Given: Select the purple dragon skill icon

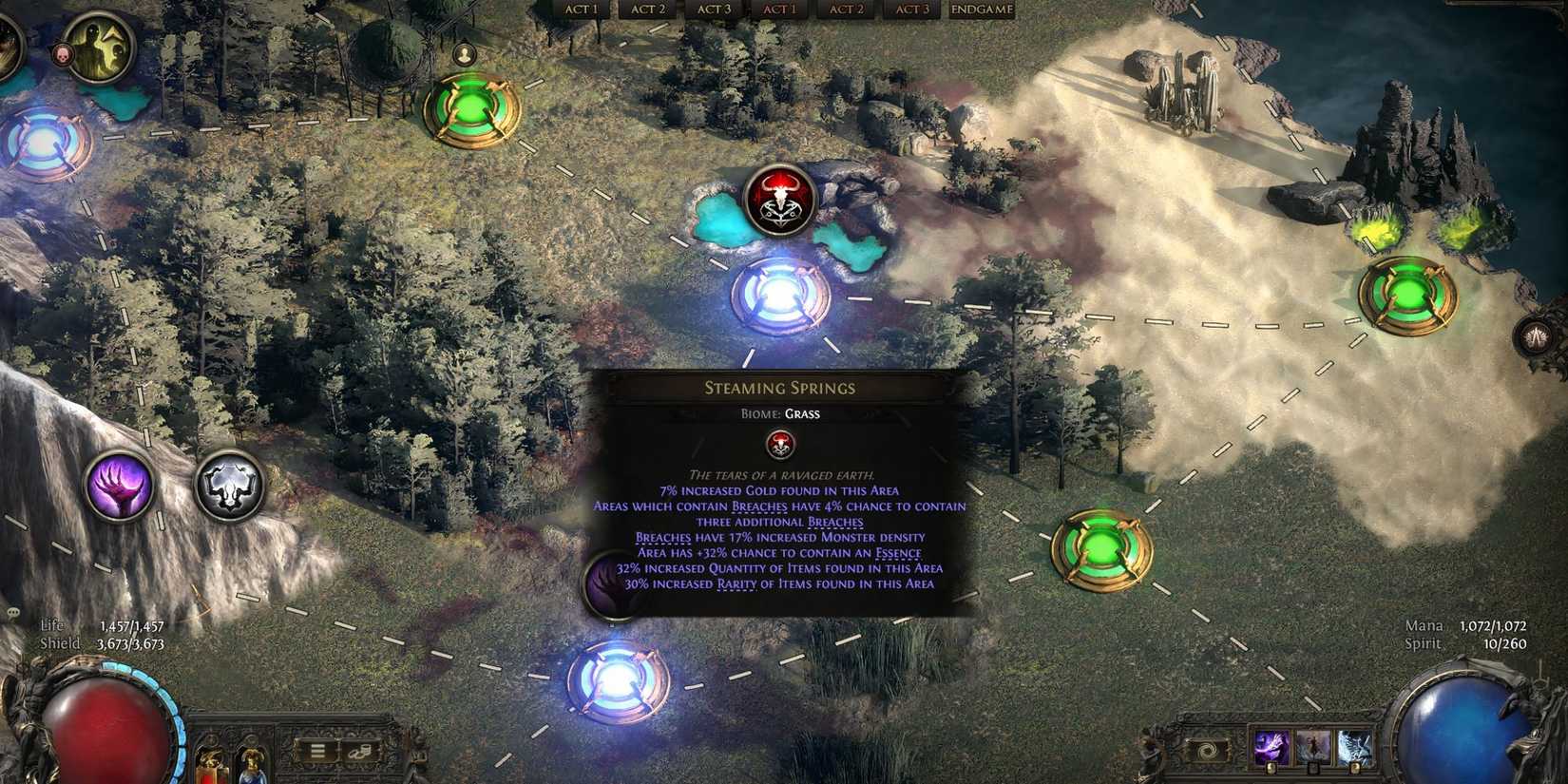Looking at the screenshot, I should 1271,747.
